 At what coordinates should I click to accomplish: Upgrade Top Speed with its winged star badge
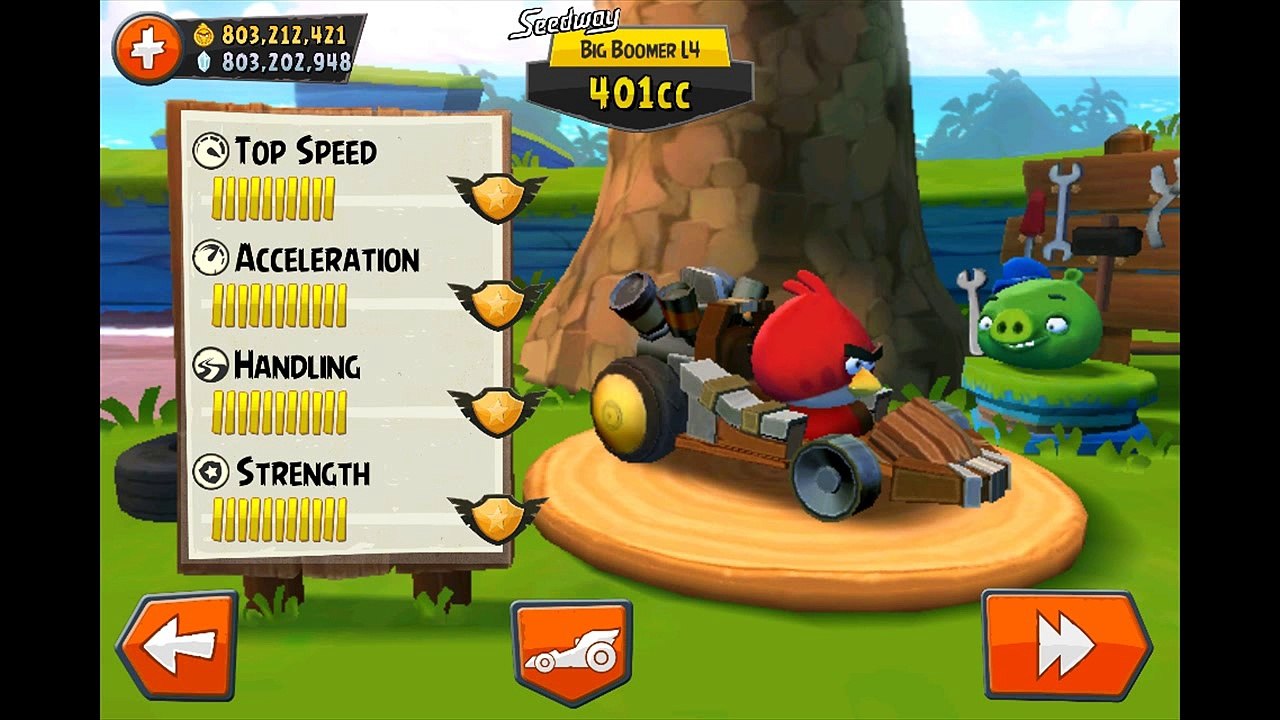(497, 196)
